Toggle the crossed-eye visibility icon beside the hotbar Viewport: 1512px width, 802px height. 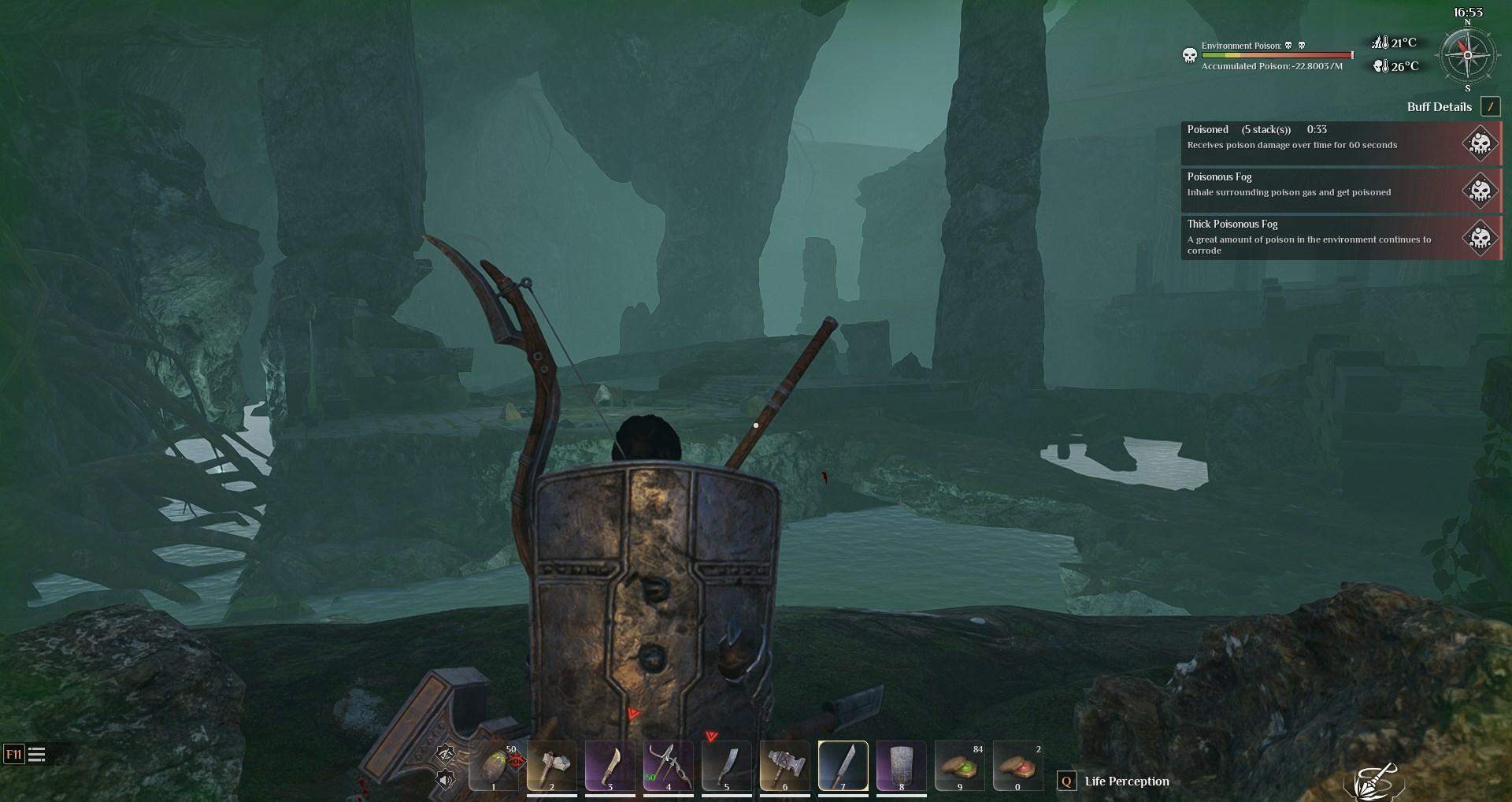pyautogui.click(x=445, y=753)
